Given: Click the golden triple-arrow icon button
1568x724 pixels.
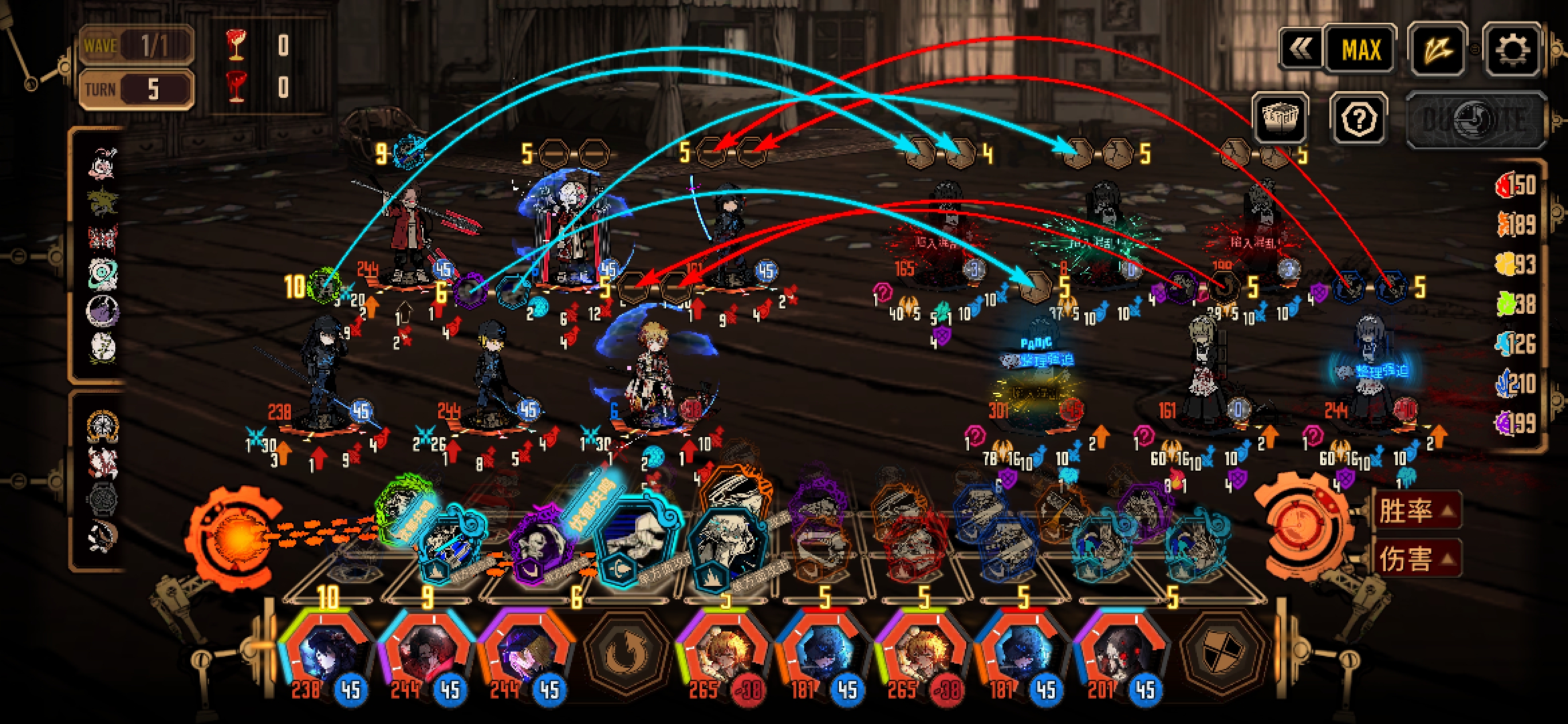Looking at the screenshot, I should tap(1437, 50).
